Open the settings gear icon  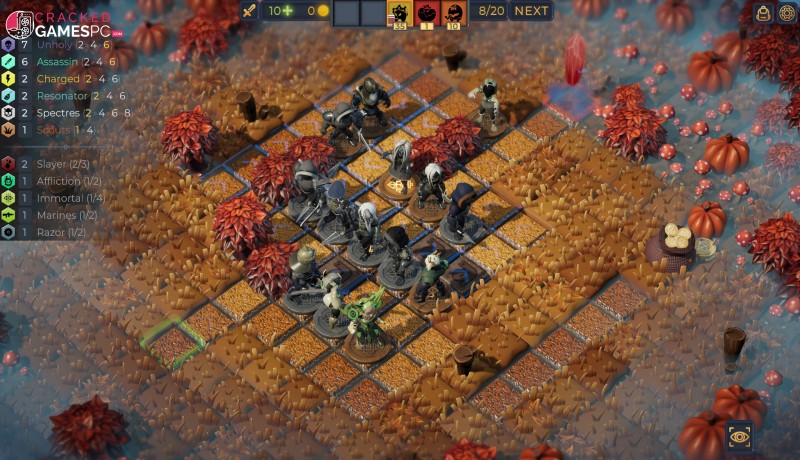click(x=787, y=13)
